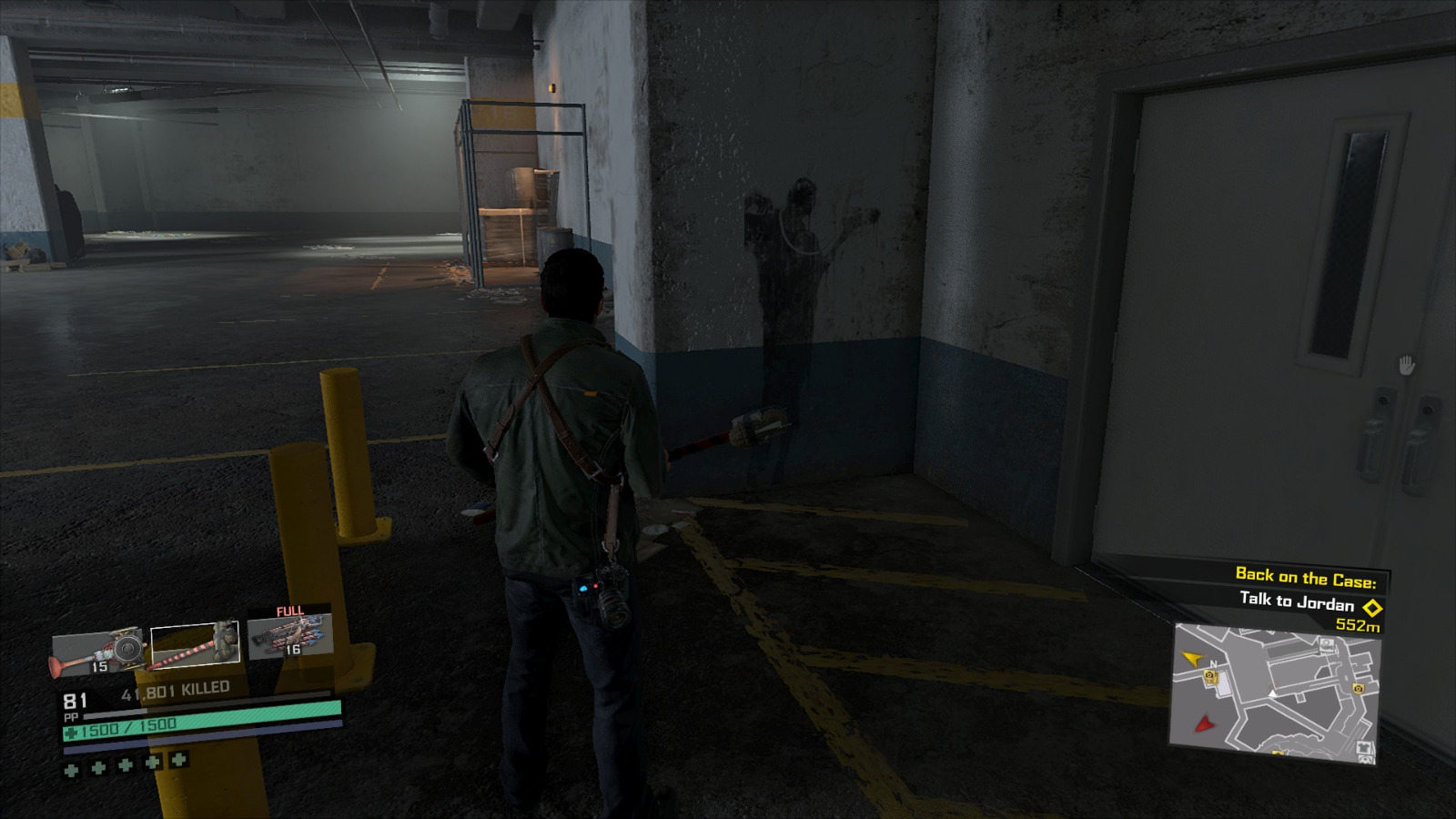Viewport: 1456px width, 819px height.
Task: Click the shirt icon in the minimap corner
Action: coord(1364,747)
